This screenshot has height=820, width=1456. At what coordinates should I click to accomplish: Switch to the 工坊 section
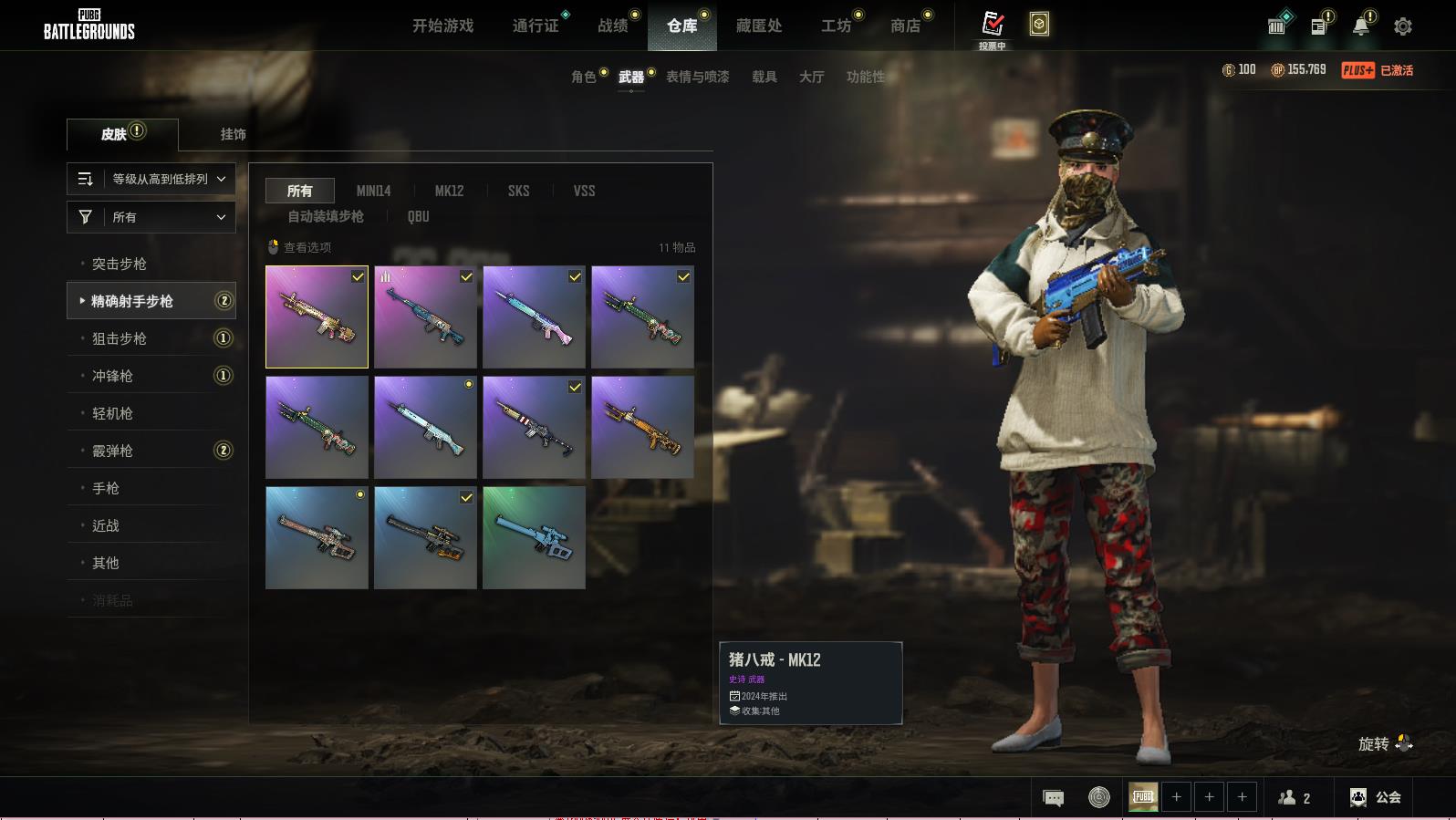pos(836,26)
